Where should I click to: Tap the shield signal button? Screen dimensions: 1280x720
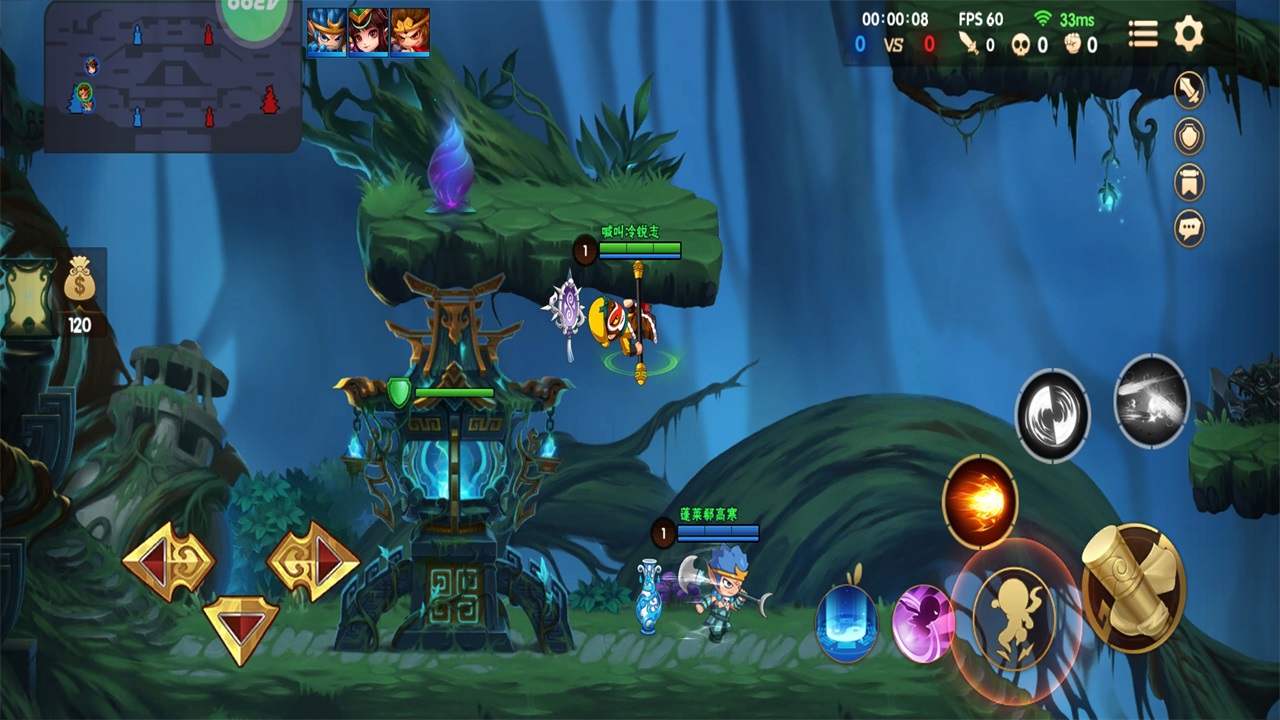1189,136
